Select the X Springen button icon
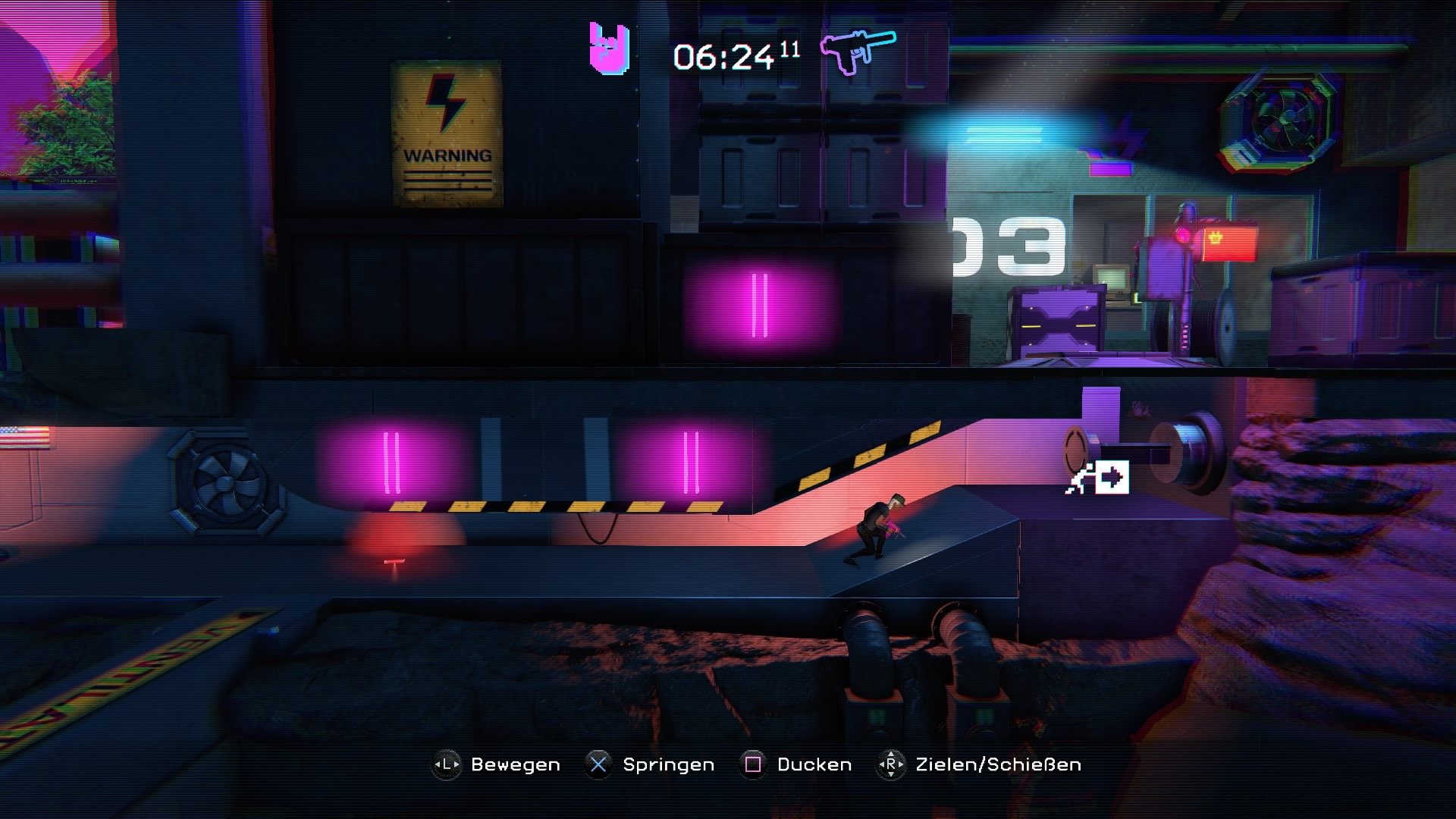The image size is (1456, 819). coord(599,764)
